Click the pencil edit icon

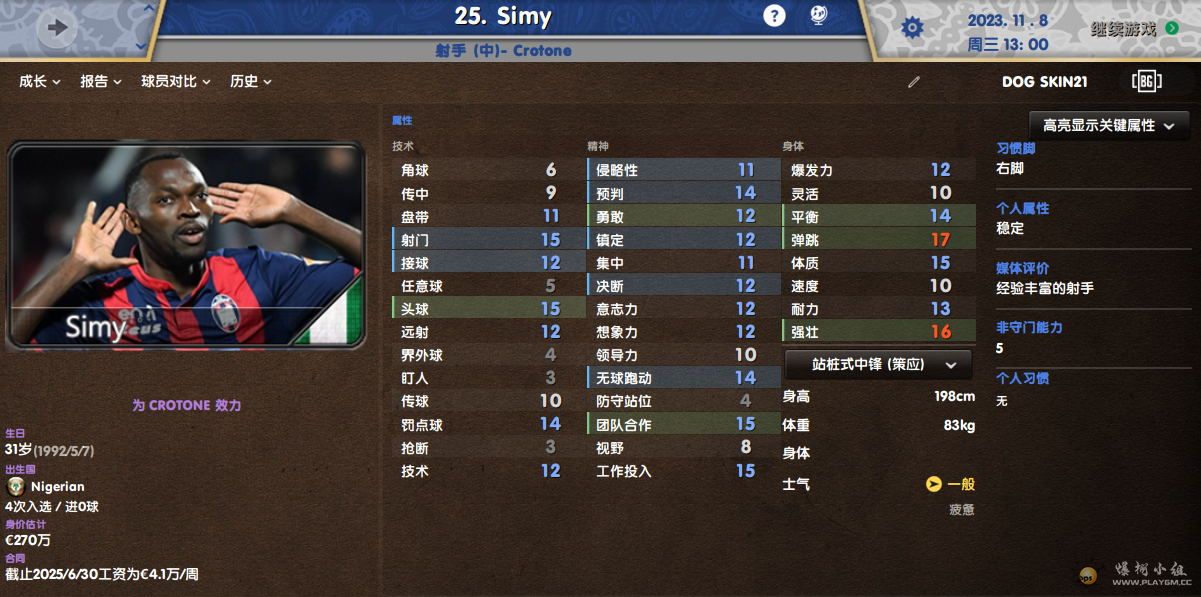click(x=913, y=82)
